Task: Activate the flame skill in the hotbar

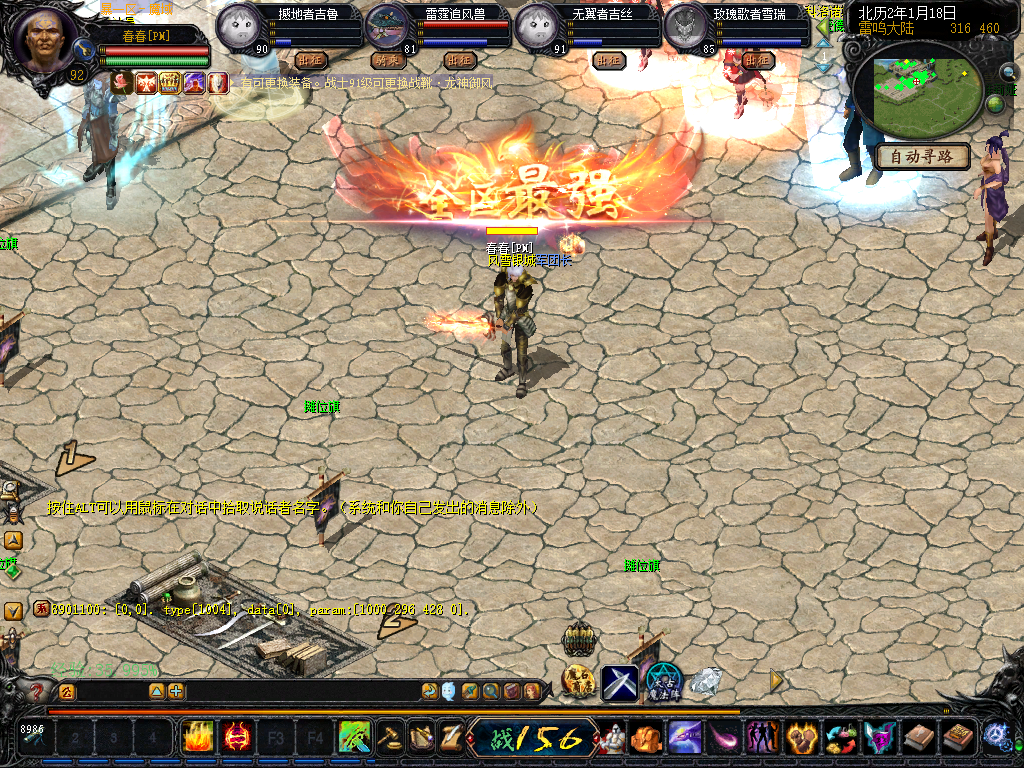Action: (197, 739)
